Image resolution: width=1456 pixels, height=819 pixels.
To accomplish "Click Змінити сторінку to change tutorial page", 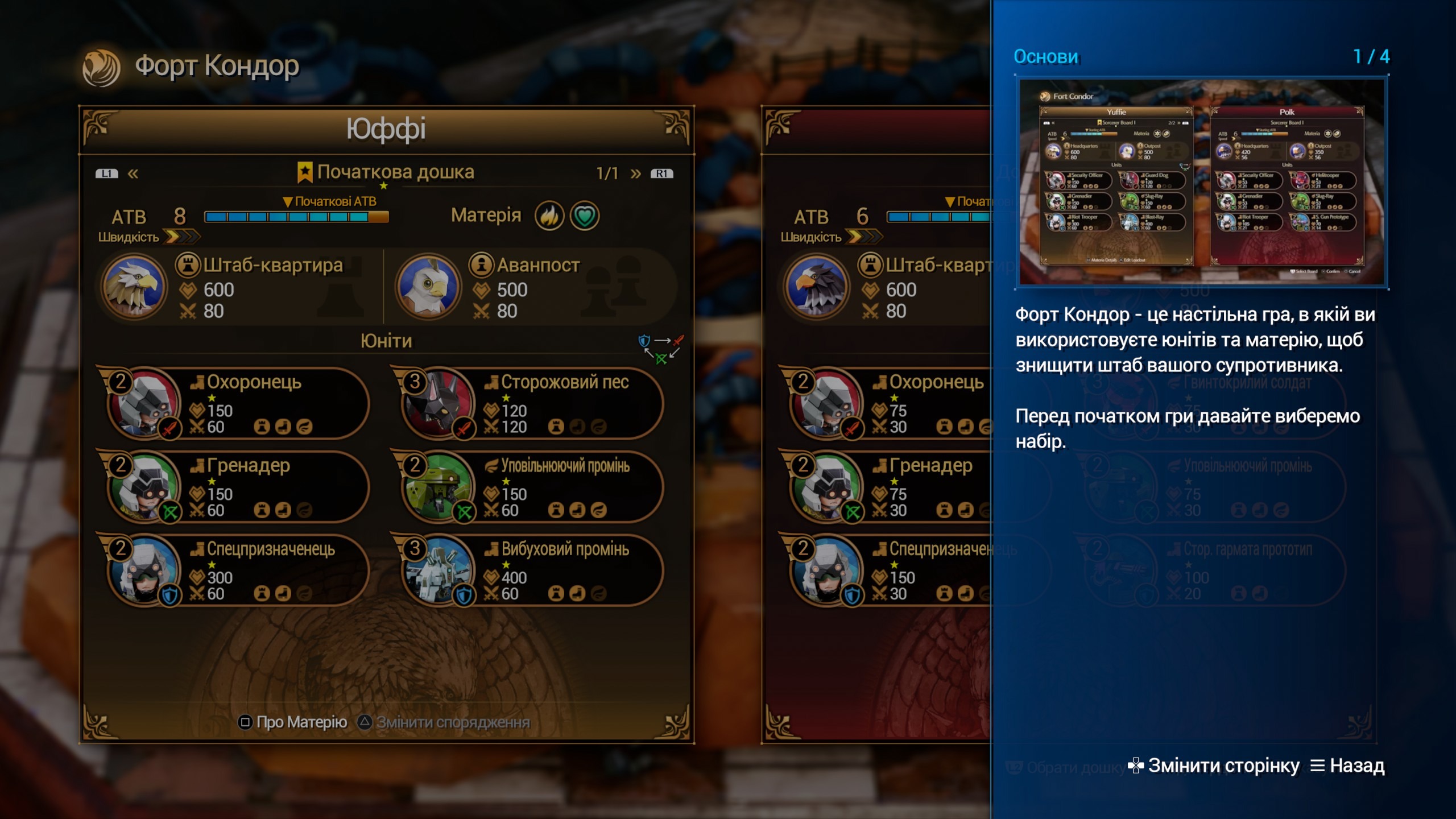I will click(1214, 766).
